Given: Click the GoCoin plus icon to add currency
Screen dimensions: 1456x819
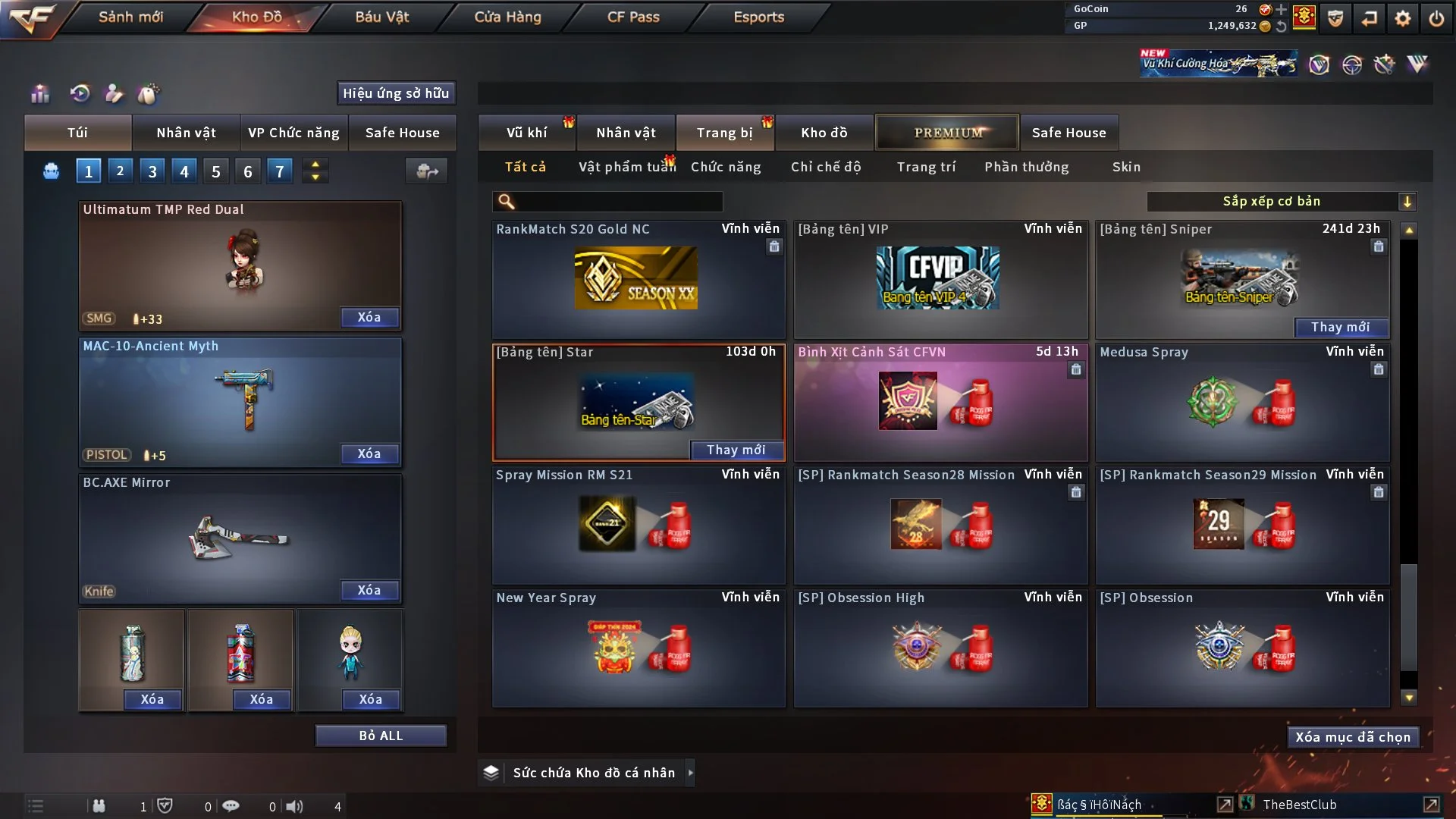Looking at the screenshot, I should [1281, 10].
